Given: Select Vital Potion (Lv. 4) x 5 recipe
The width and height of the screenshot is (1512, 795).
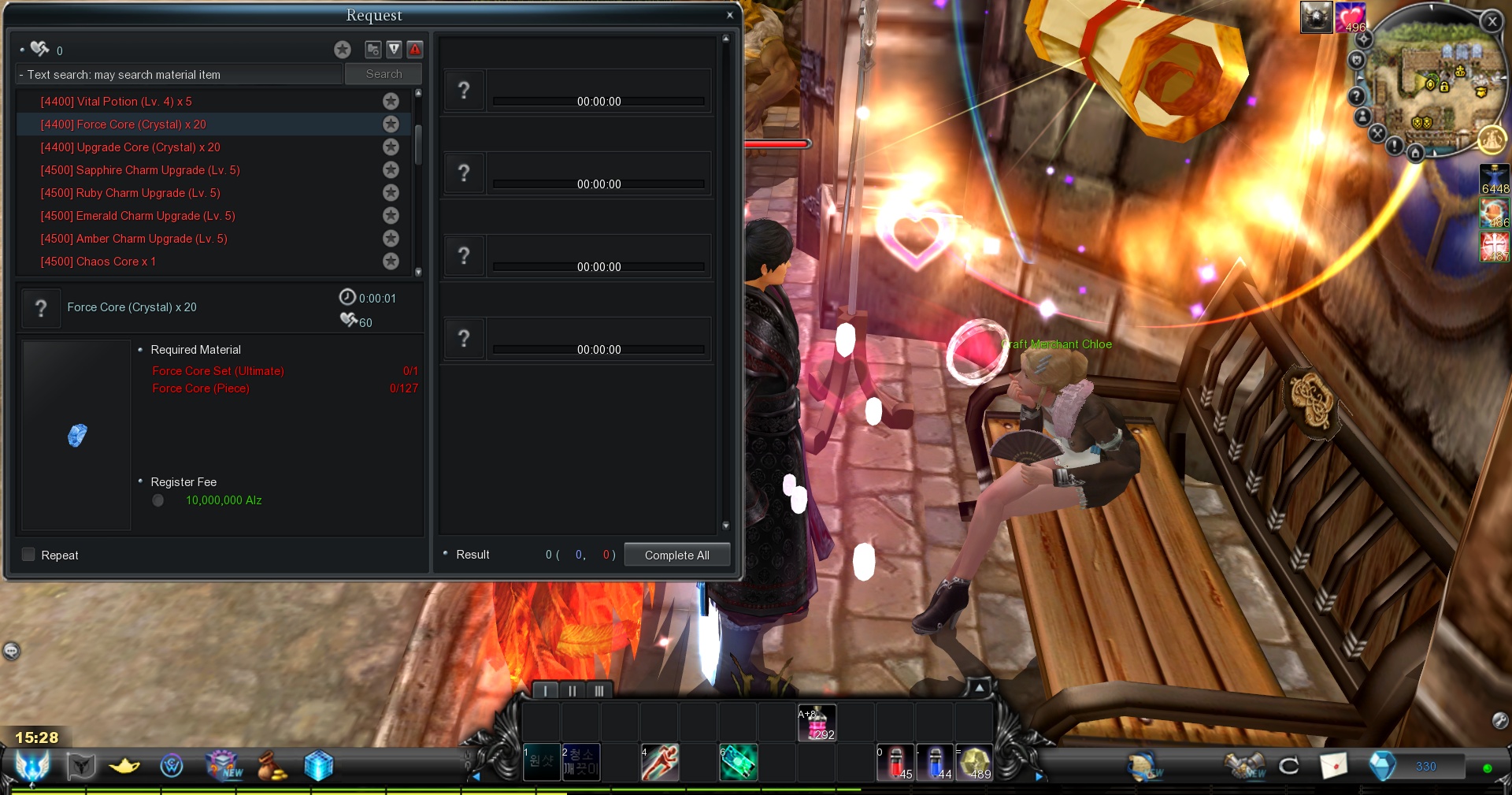Looking at the screenshot, I should [x=116, y=102].
